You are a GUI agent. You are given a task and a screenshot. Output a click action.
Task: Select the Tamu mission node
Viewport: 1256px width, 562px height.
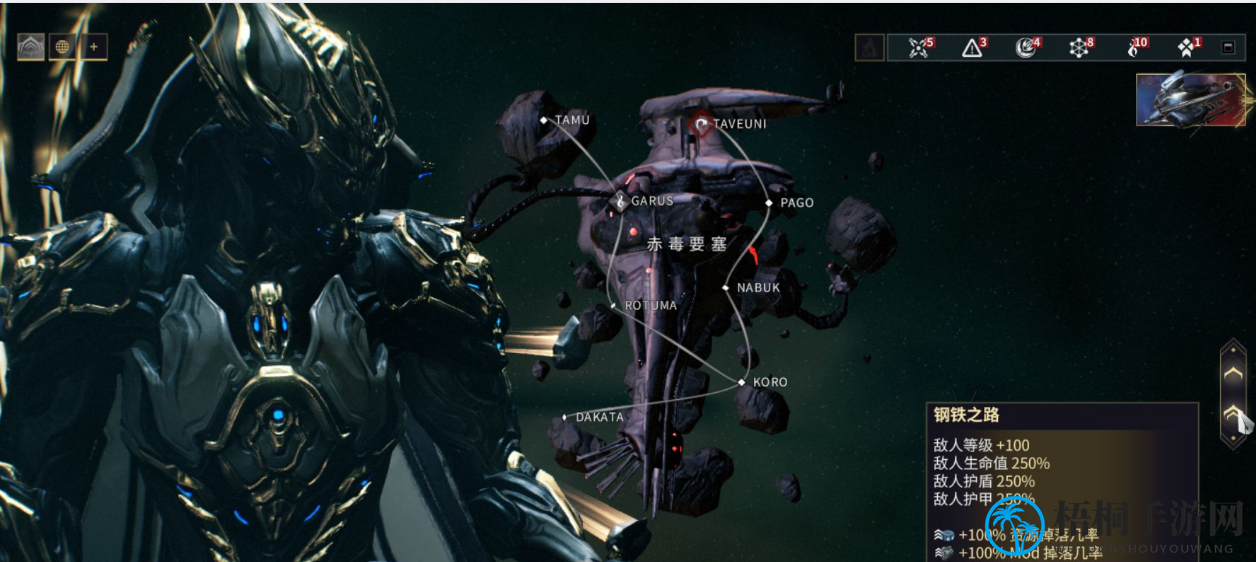point(544,120)
